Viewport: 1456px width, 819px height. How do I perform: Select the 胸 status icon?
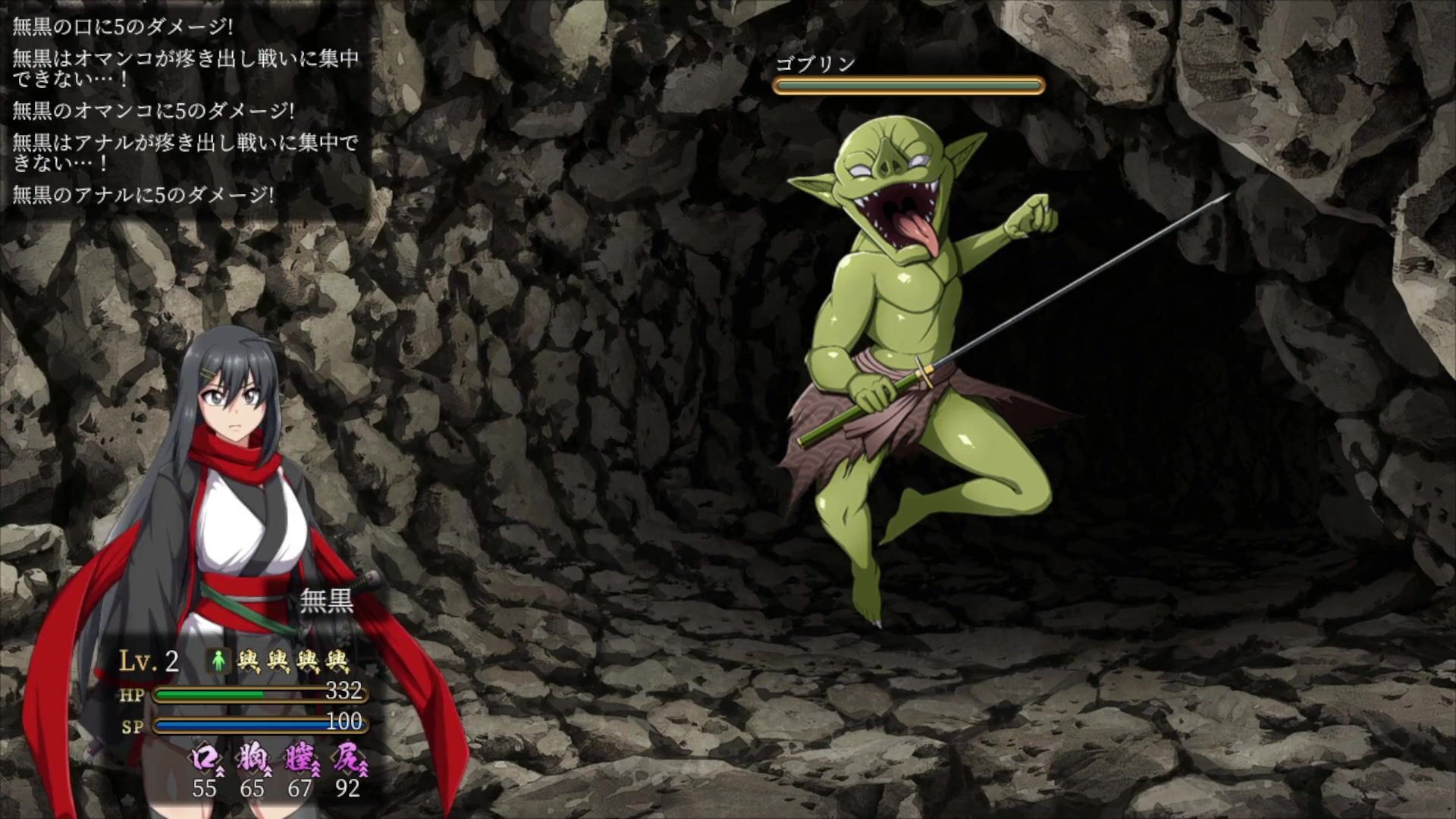click(x=252, y=759)
